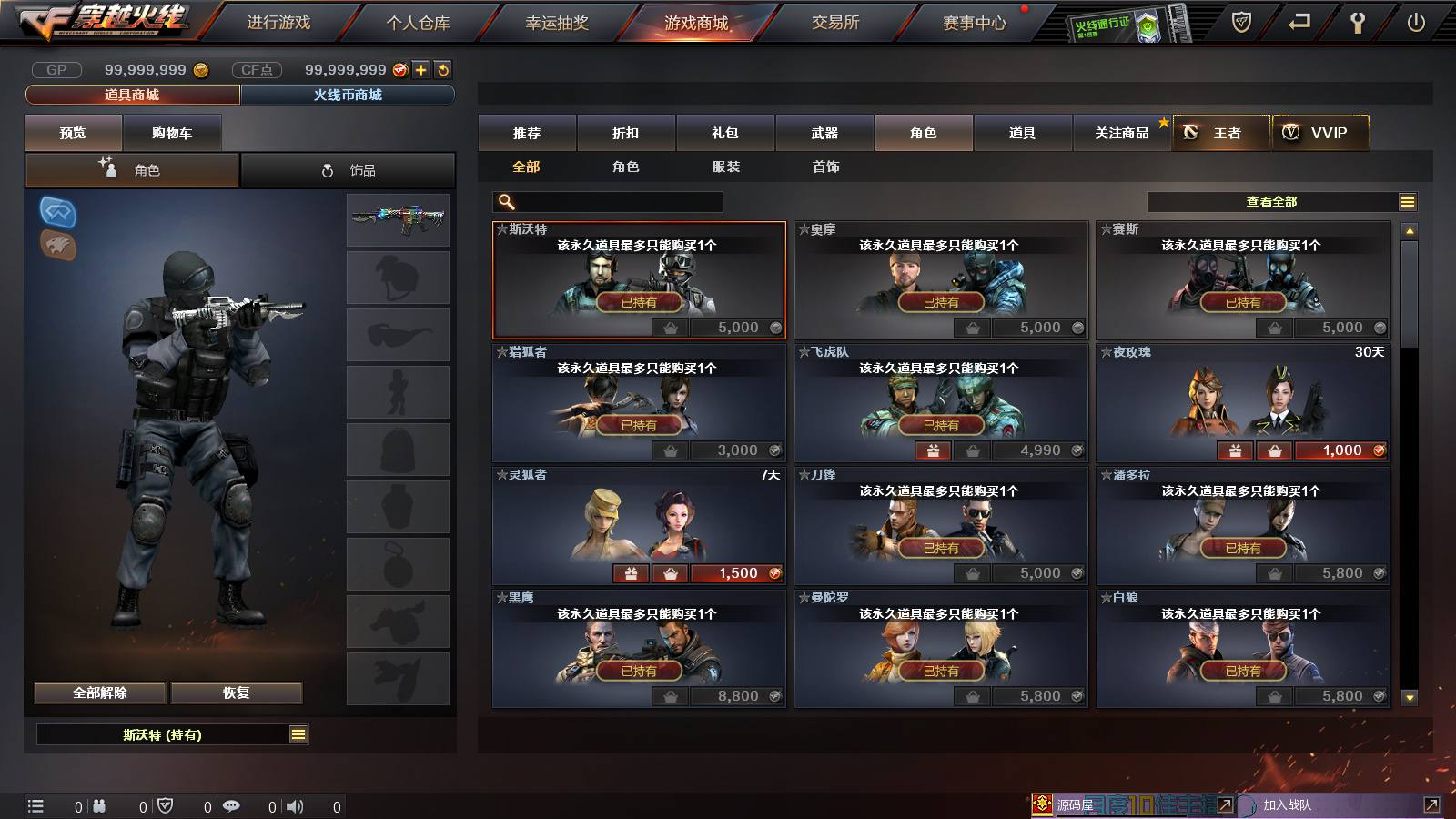The image size is (1456, 819).
Task: Click the 恢复 restore button
Action: coord(237,693)
